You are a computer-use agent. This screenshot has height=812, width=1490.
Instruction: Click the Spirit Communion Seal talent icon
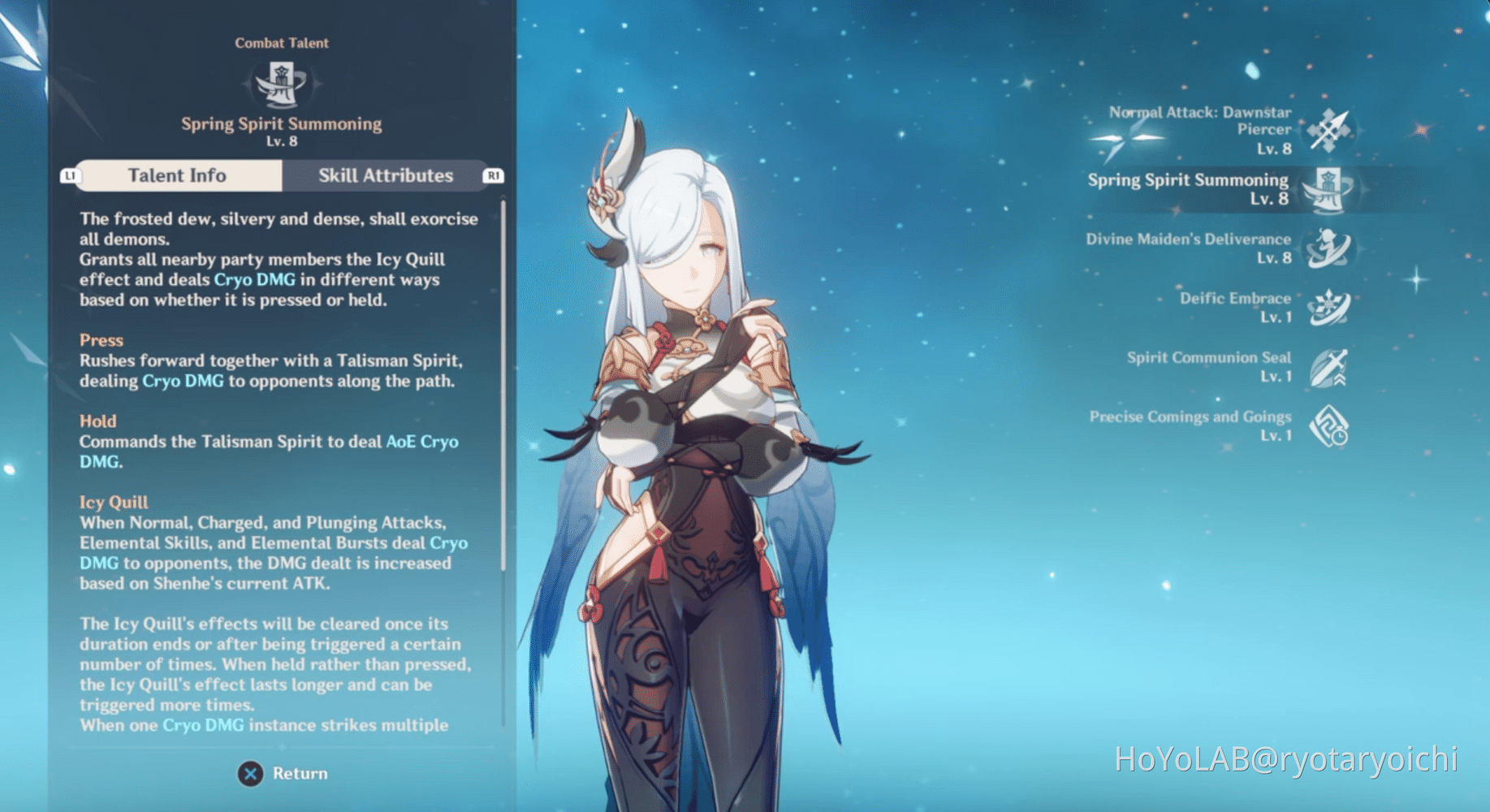[1330, 367]
